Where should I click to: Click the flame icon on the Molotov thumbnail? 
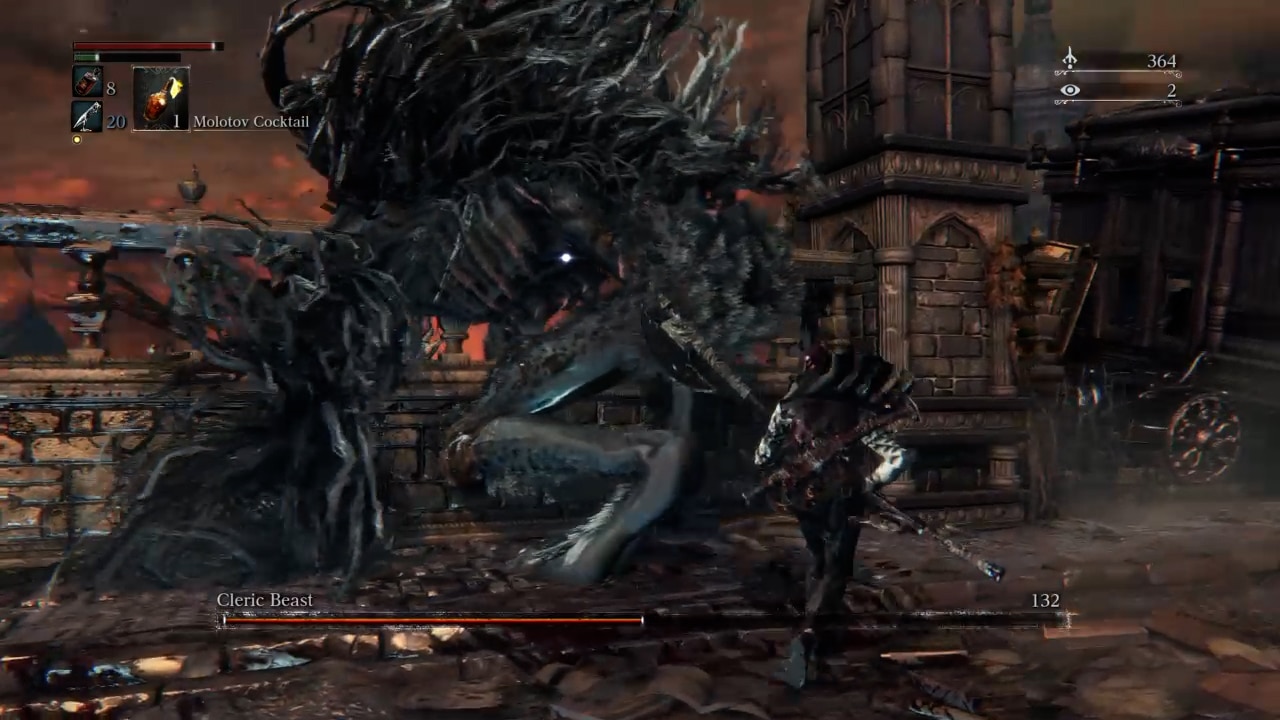(174, 86)
